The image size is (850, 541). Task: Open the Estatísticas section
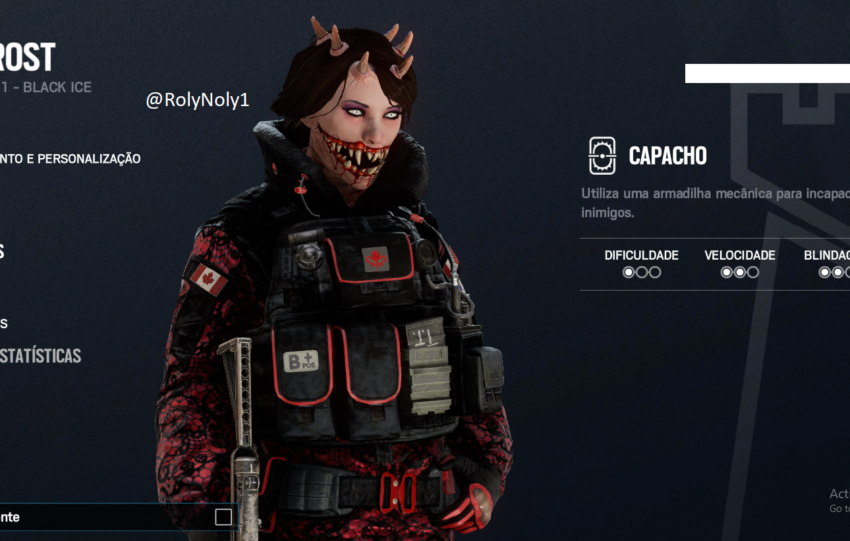tap(40, 355)
